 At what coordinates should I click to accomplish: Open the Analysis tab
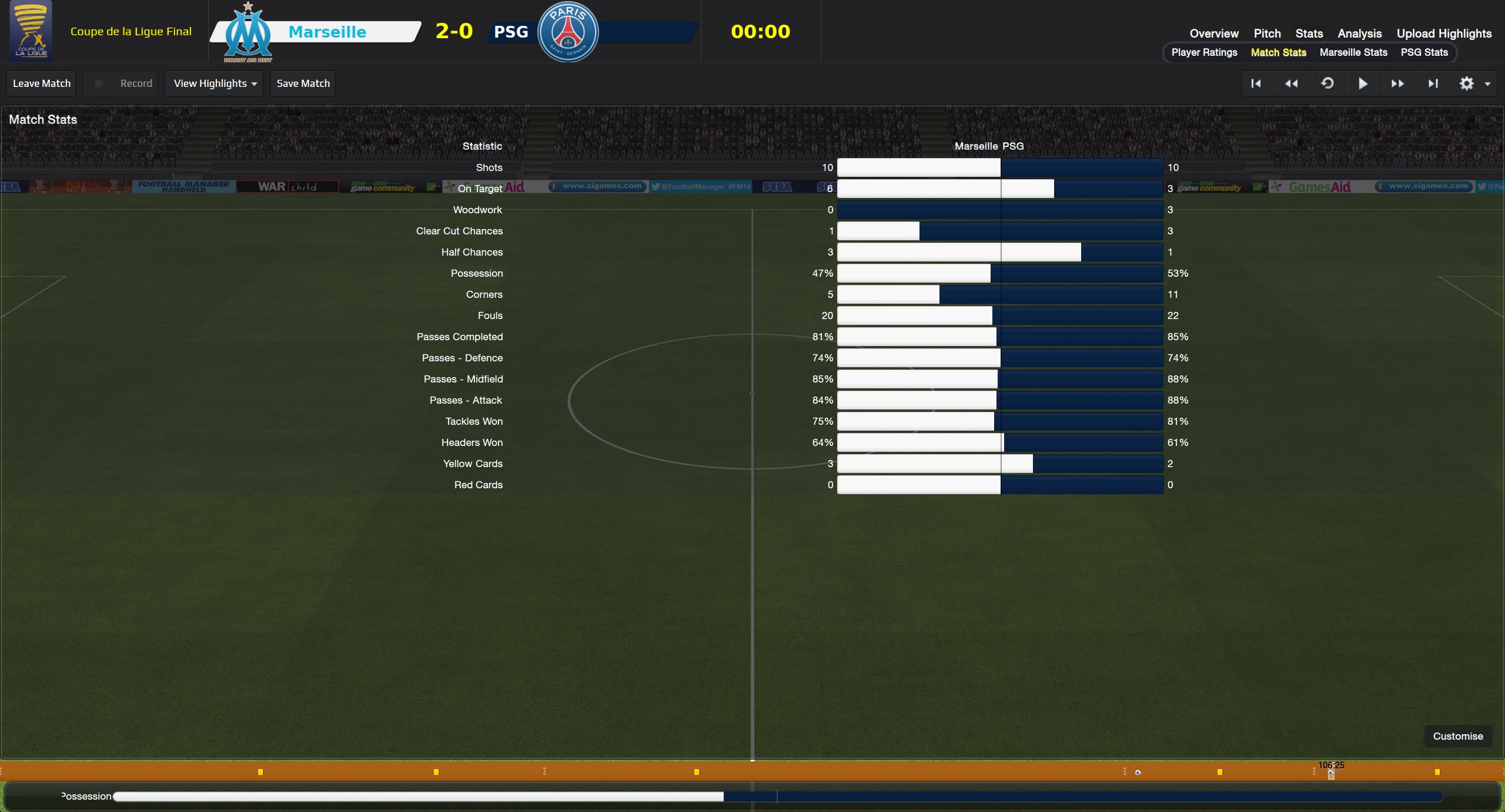tap(1359, 33)
